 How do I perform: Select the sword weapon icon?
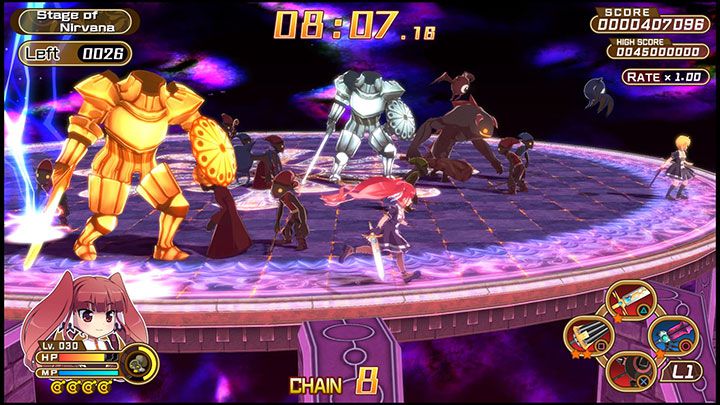[x=628, y=301]
